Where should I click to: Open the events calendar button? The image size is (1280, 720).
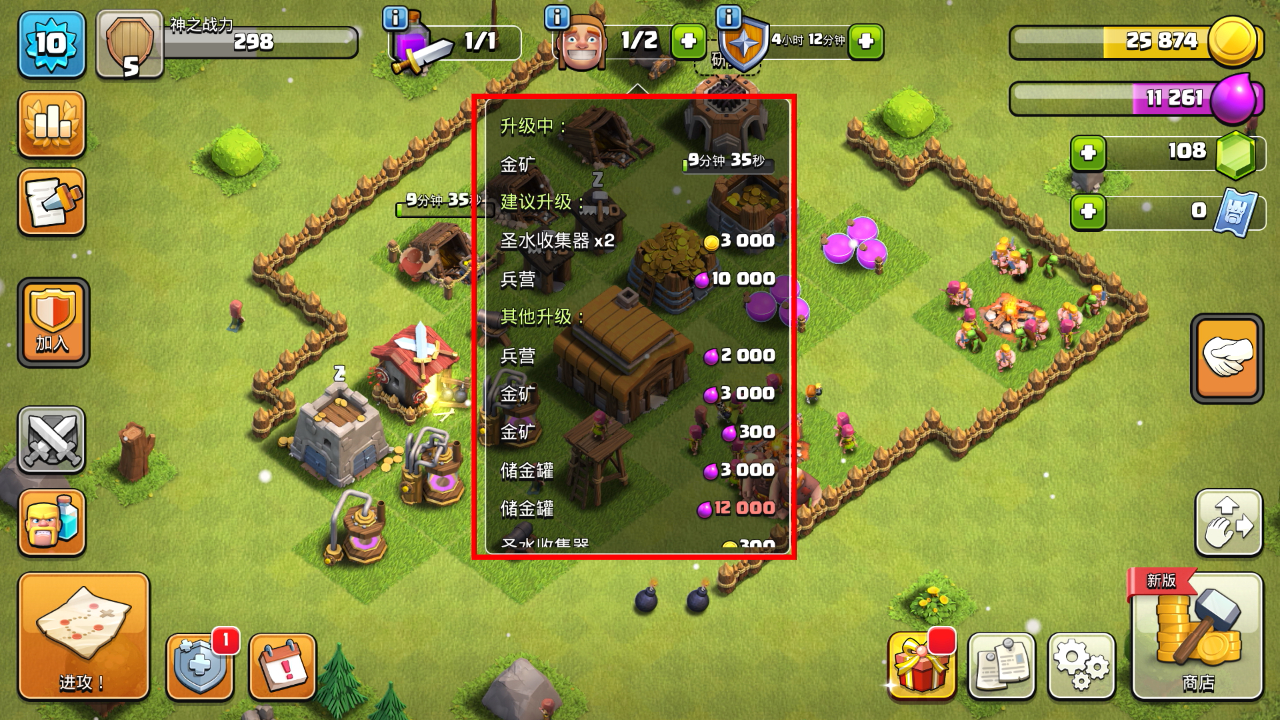tap(282, 666)
